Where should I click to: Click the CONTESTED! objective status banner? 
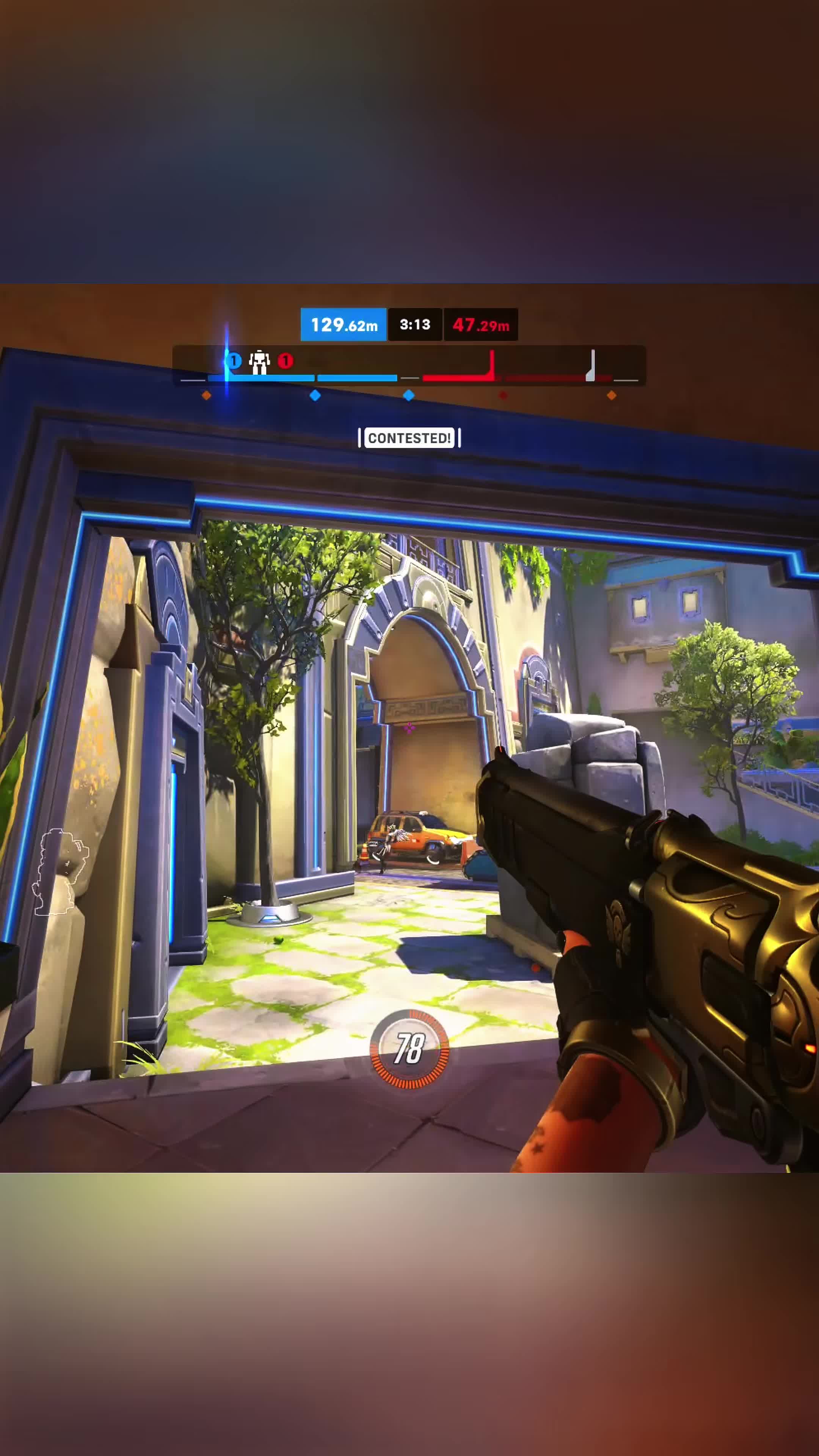click(409, 438)
